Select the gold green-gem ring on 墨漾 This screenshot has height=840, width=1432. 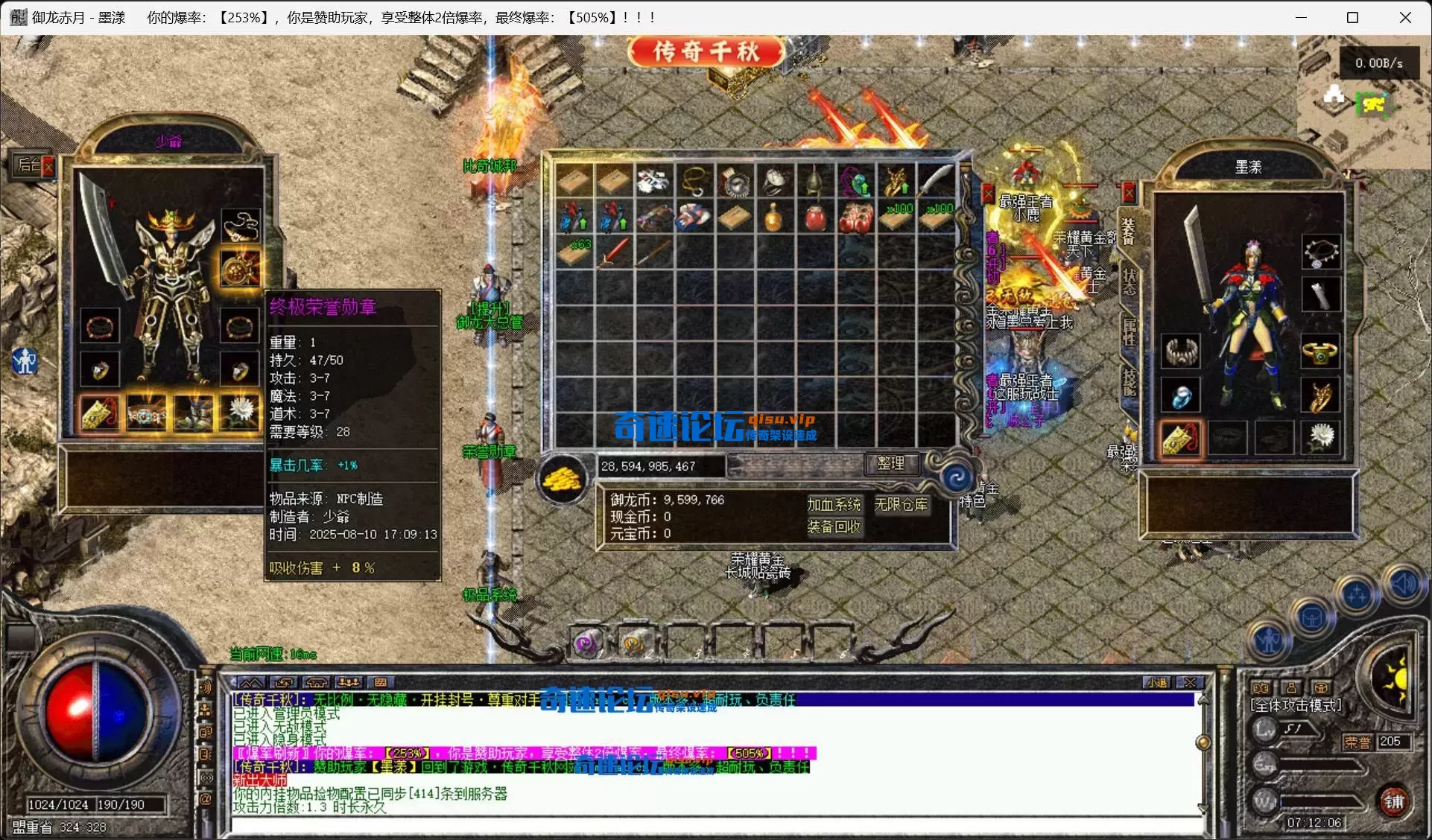(1320, 351)
